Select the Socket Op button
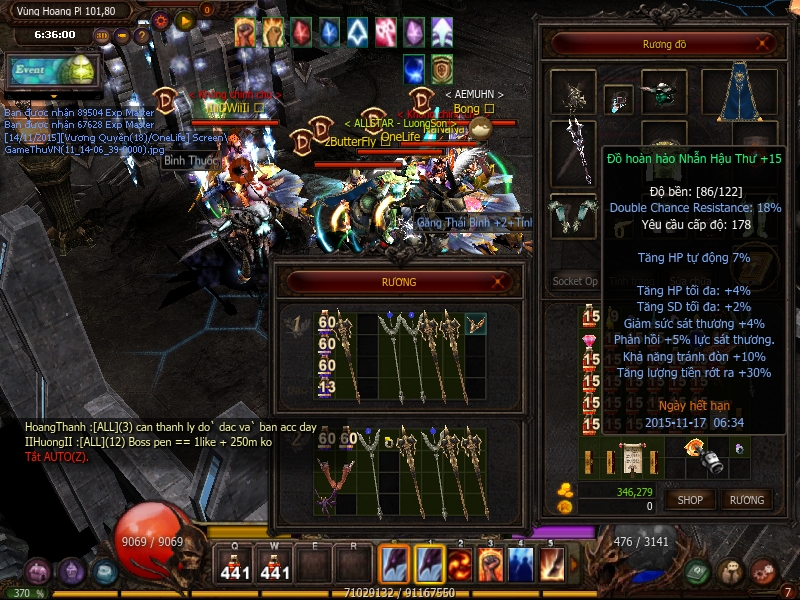This screenshot has width=800, height=600. click(575, 282)
